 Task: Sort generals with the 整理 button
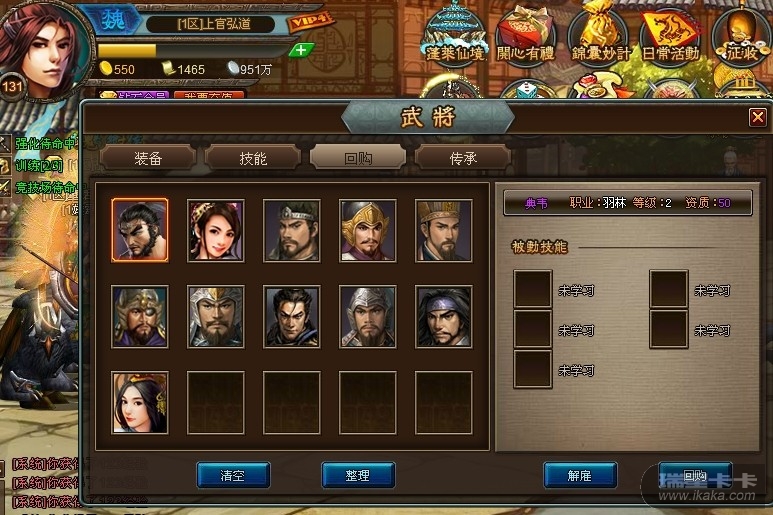point(357,475)
